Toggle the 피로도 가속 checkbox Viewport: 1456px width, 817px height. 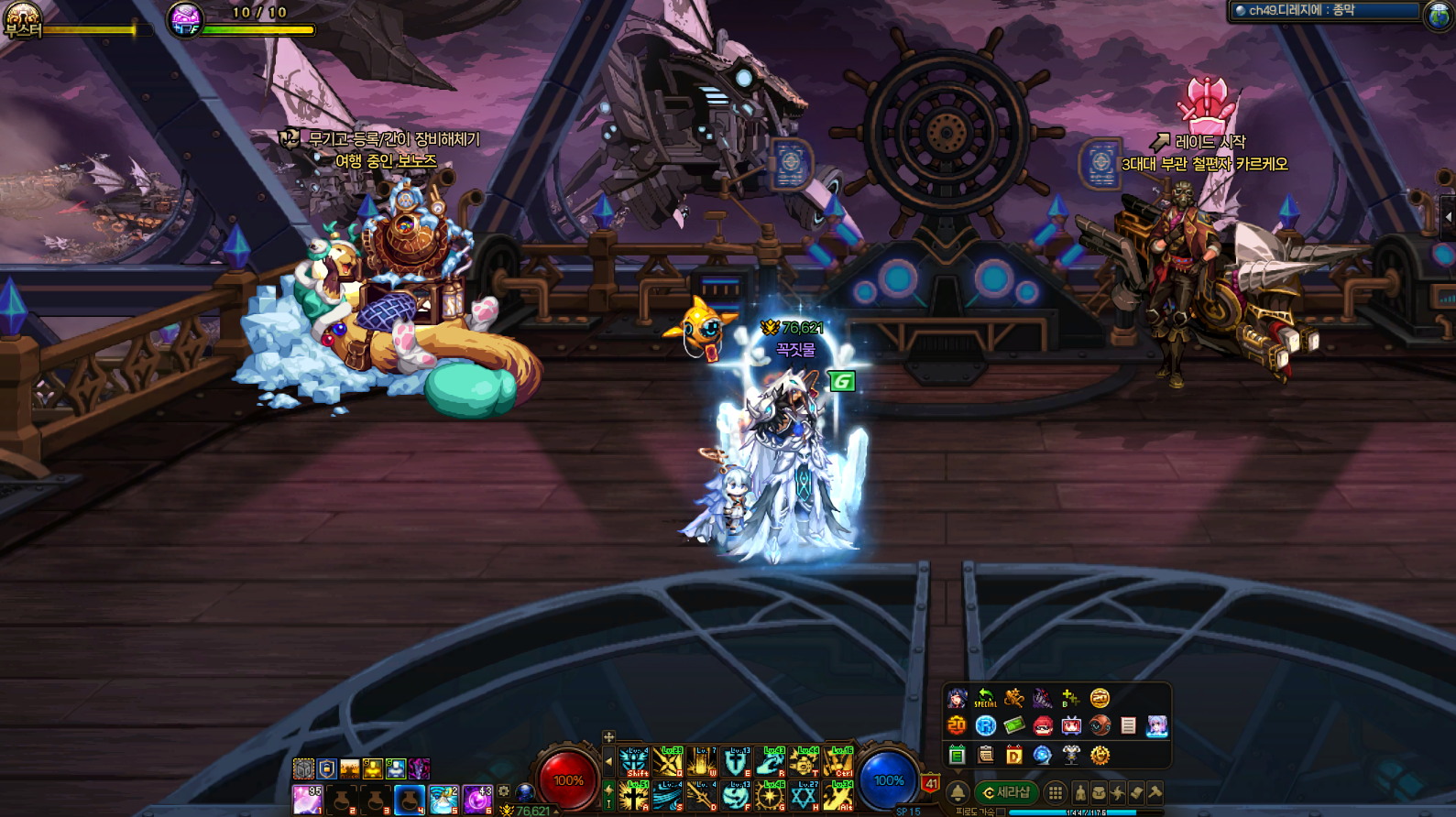1001,812
